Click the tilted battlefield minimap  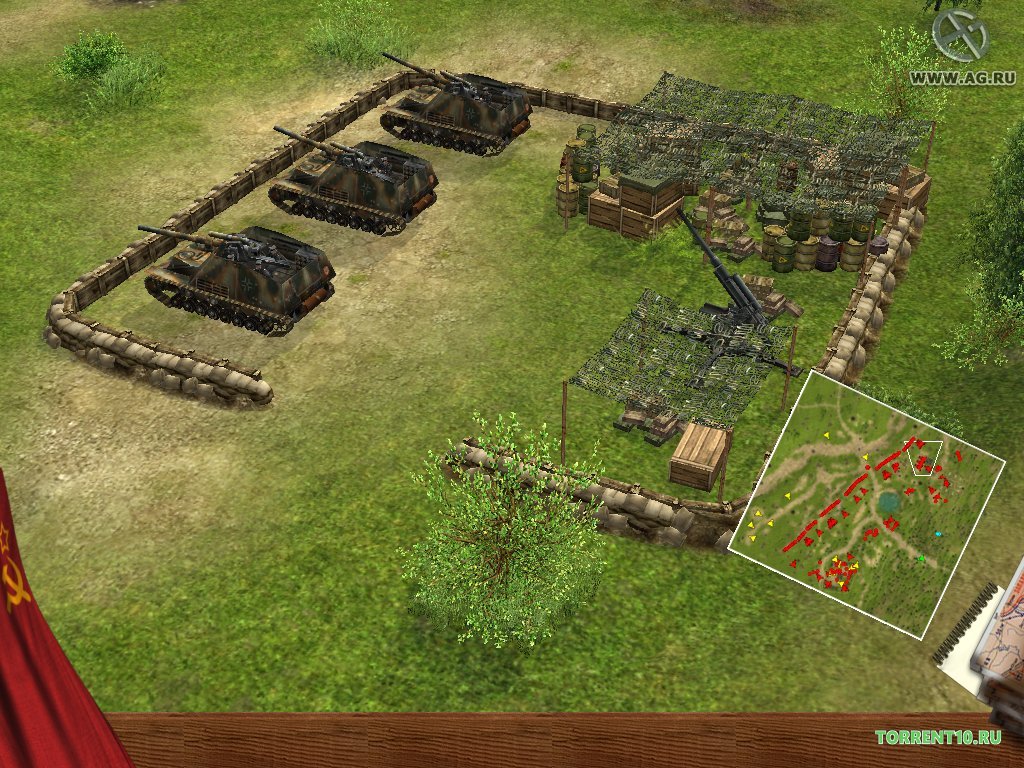(865, 505)
